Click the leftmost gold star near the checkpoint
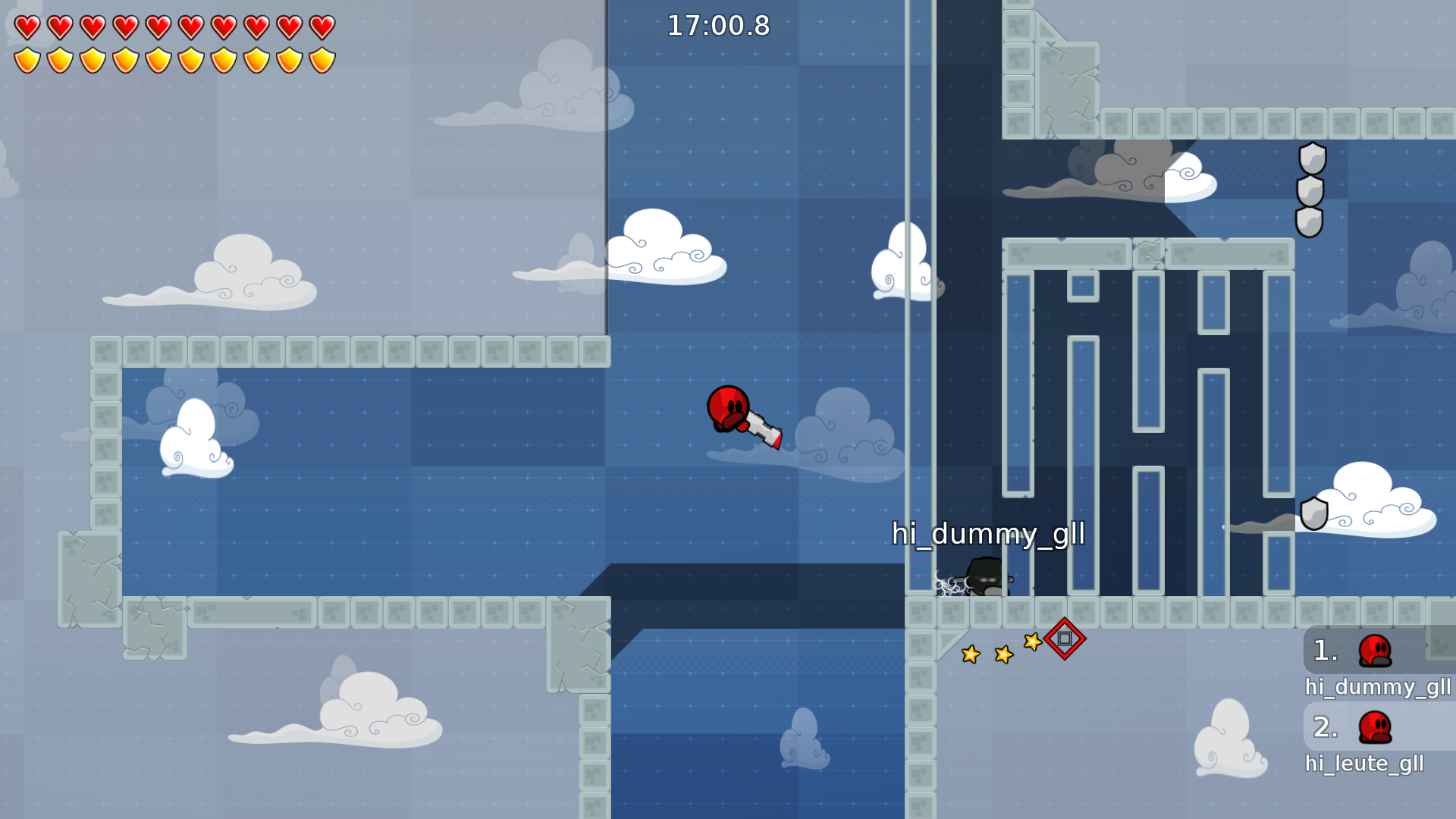Screen dimensions: 1456x819 [x=971, y=653]
